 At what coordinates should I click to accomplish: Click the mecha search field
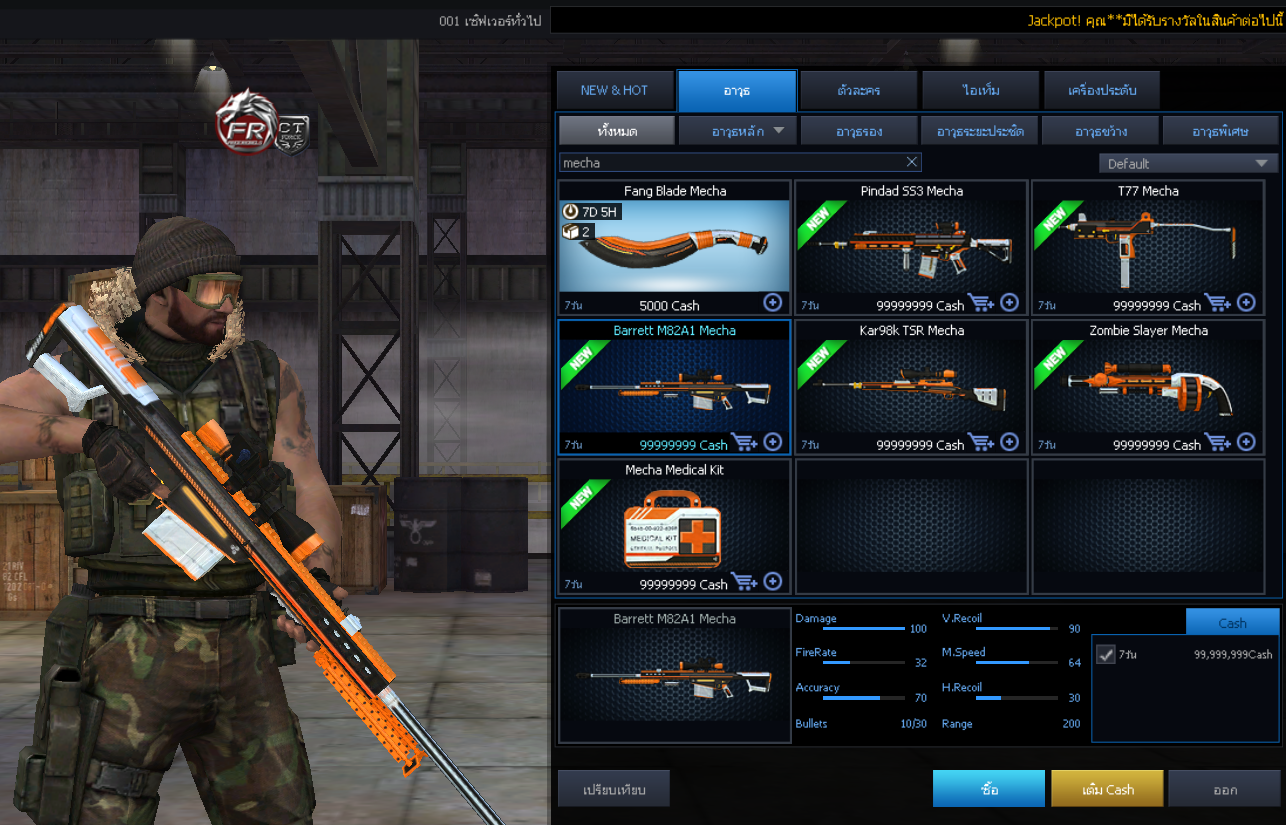730,162
